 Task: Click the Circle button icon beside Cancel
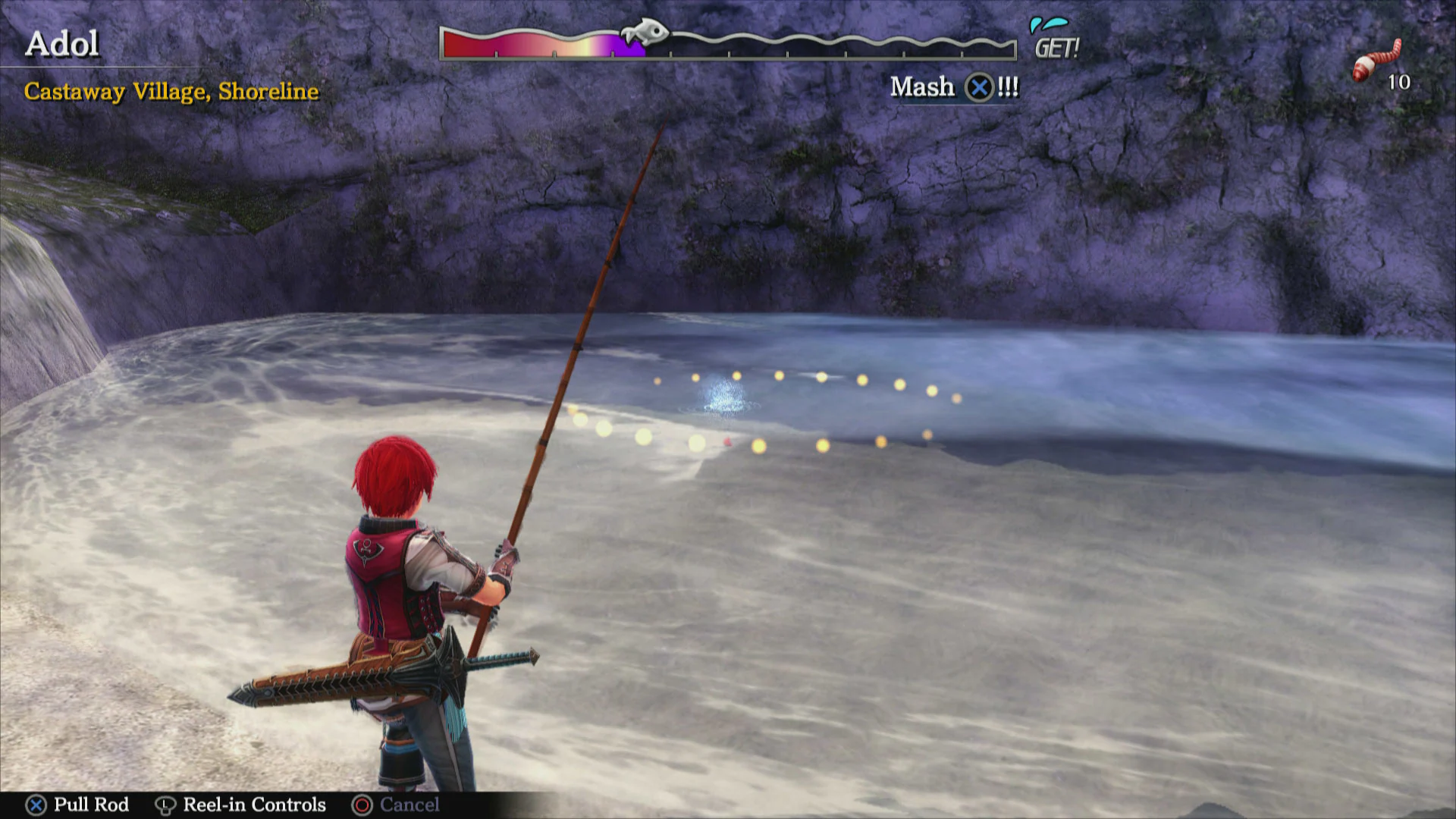[362, 805]
